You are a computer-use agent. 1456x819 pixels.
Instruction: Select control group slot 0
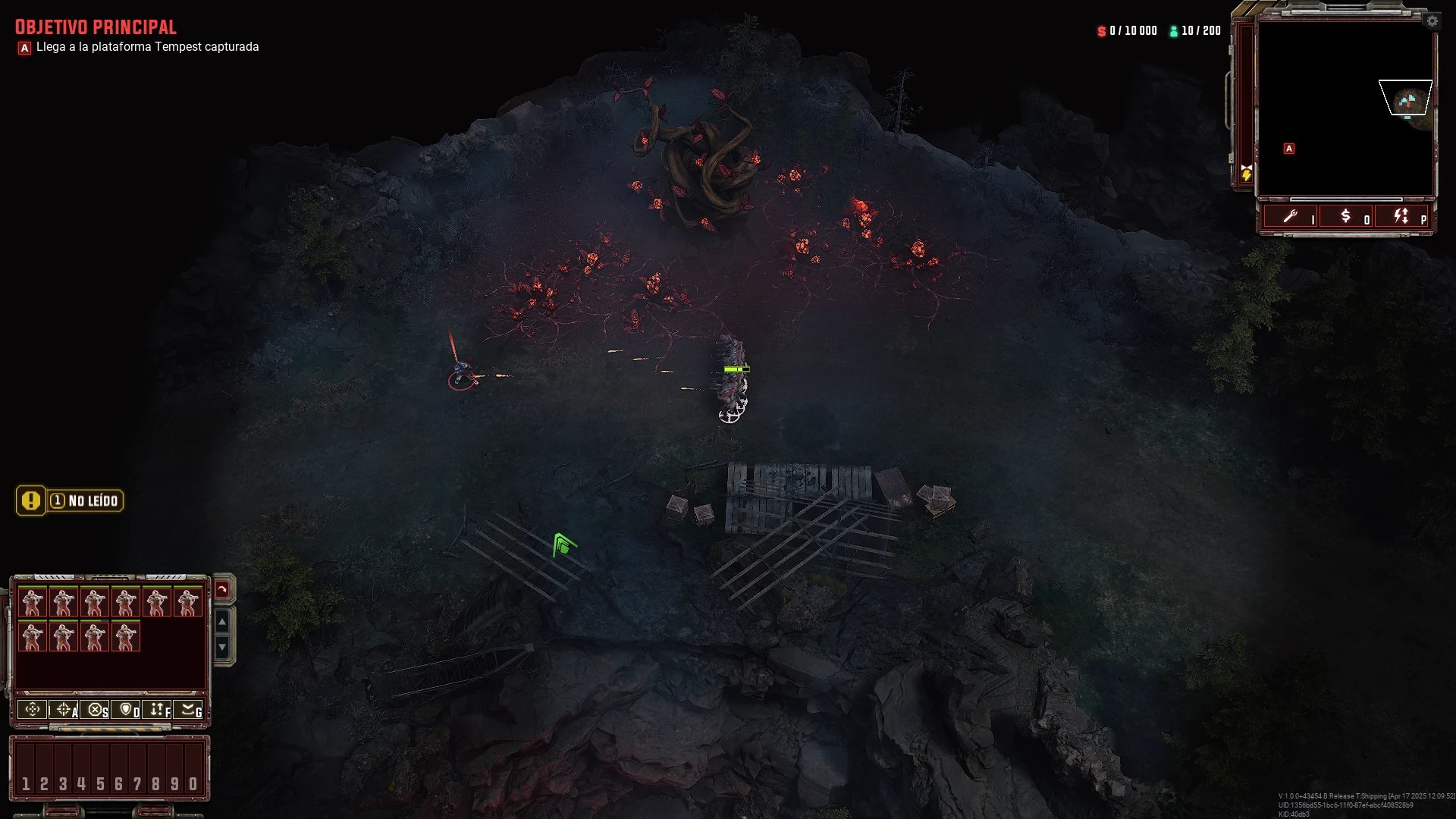point(193,783)
